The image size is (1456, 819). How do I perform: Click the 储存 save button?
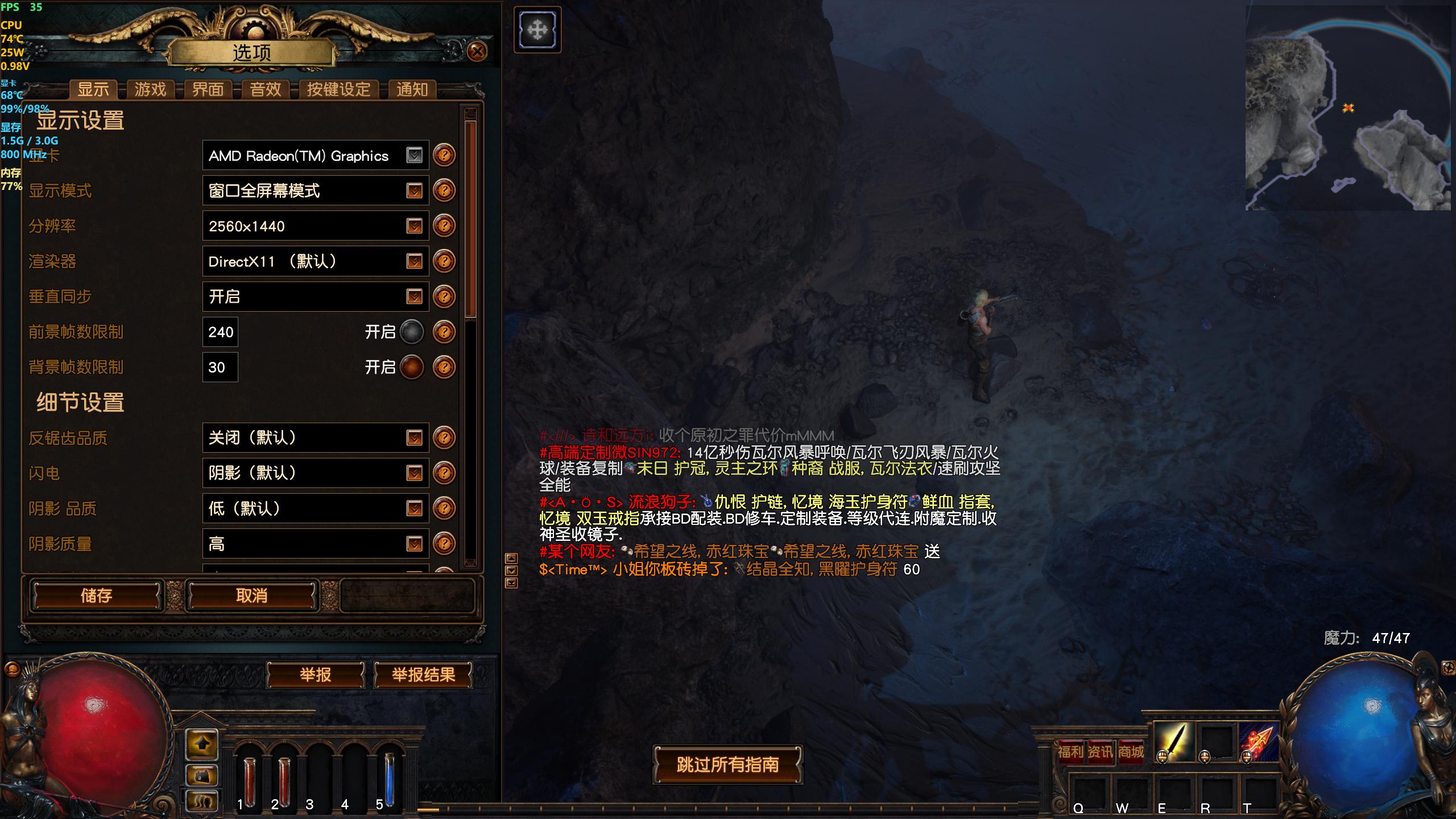tap(96, 595)
